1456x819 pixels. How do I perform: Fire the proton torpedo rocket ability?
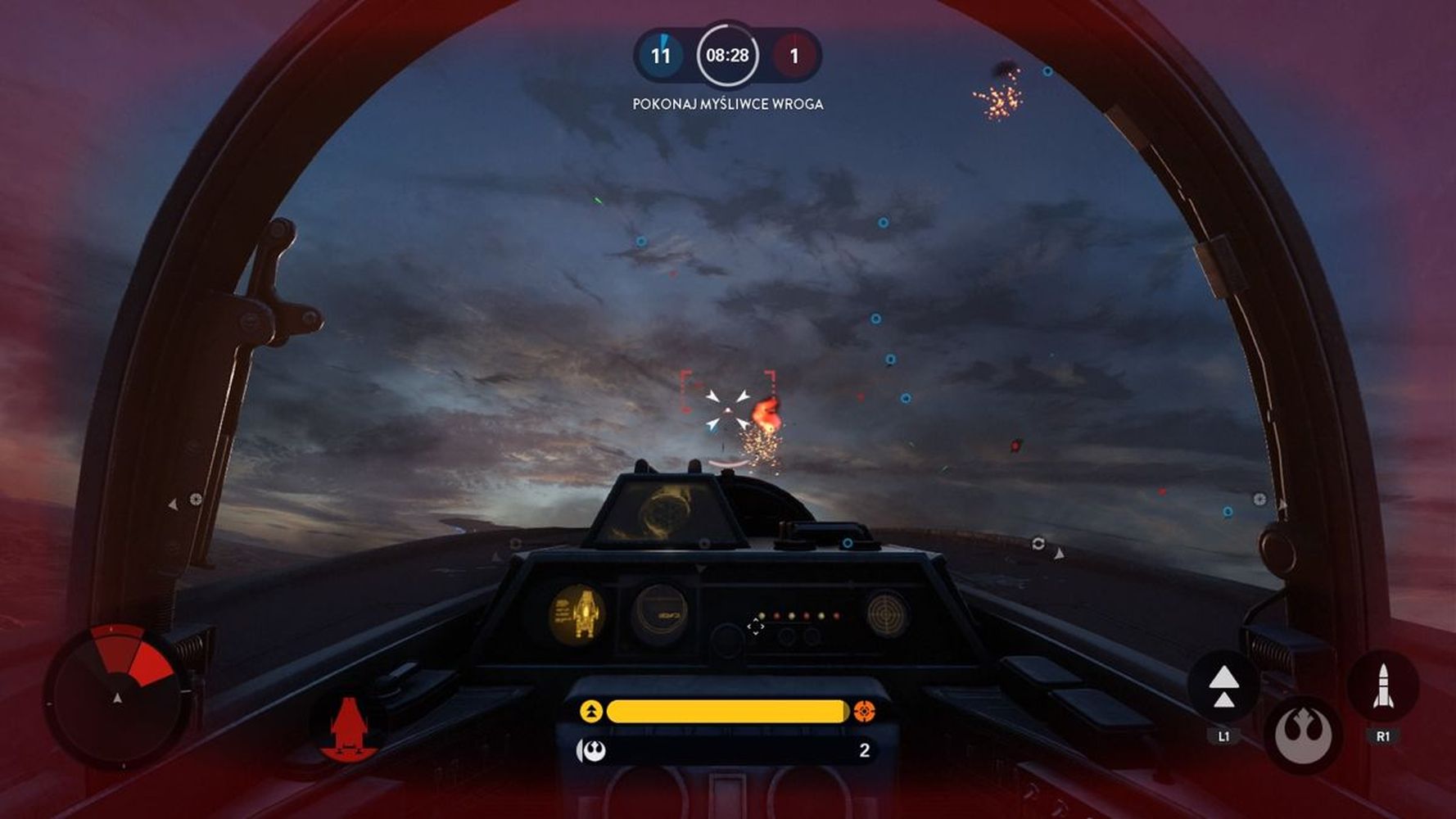pyautogui.click(x=1382, y=686)
